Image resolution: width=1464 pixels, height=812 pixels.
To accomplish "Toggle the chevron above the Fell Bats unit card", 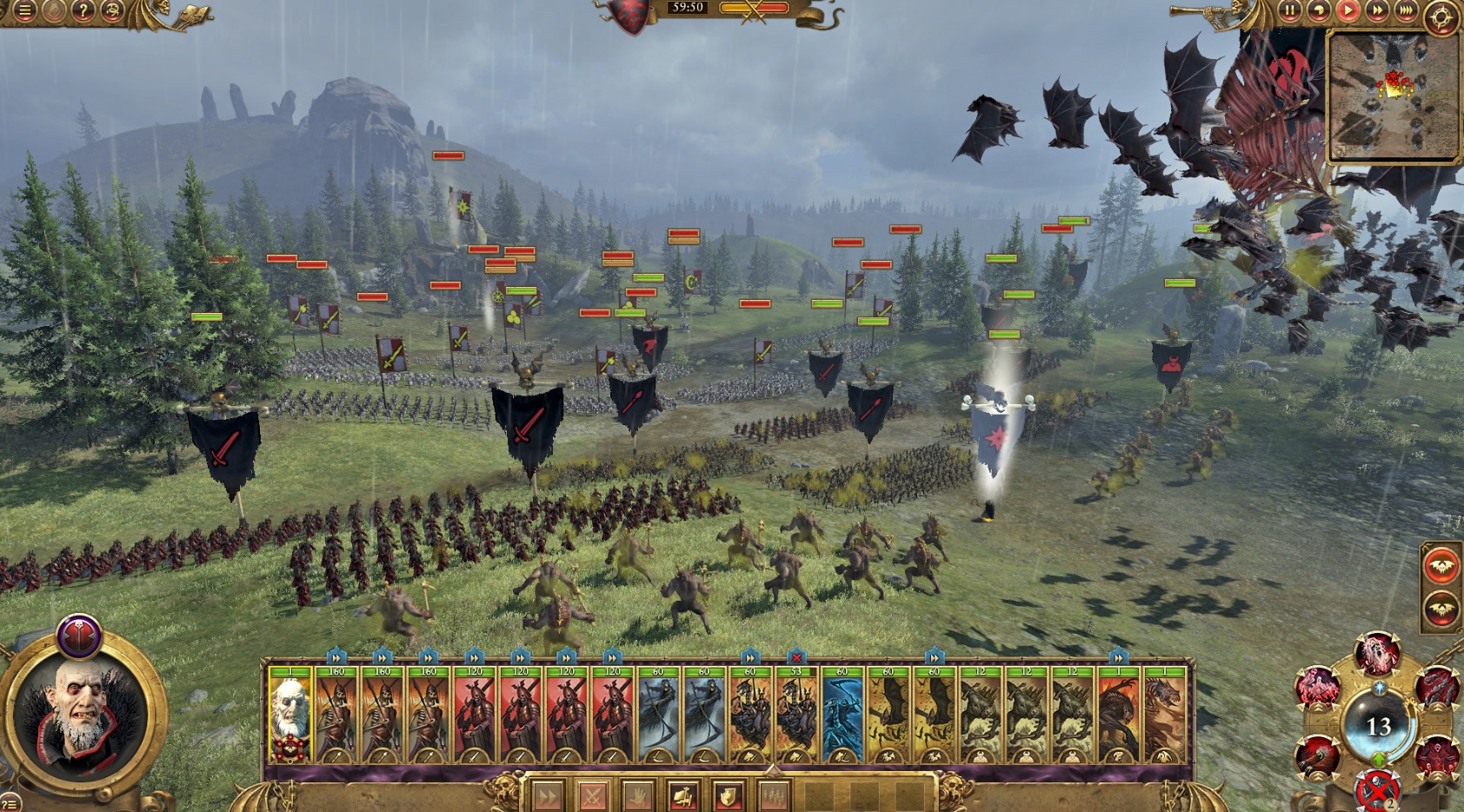I will [x=934, y=658].
